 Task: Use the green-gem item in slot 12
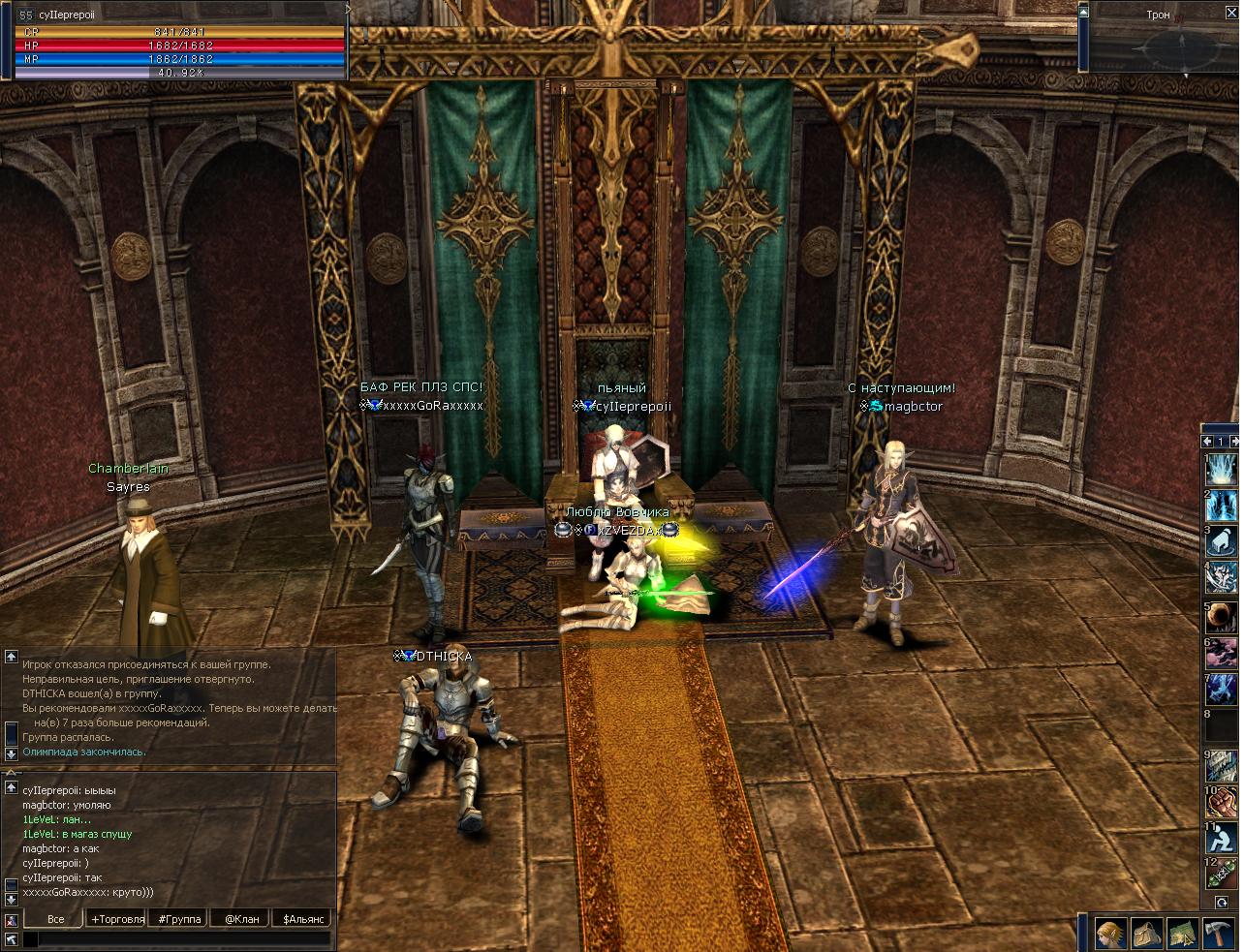[x=1221, y=874]
